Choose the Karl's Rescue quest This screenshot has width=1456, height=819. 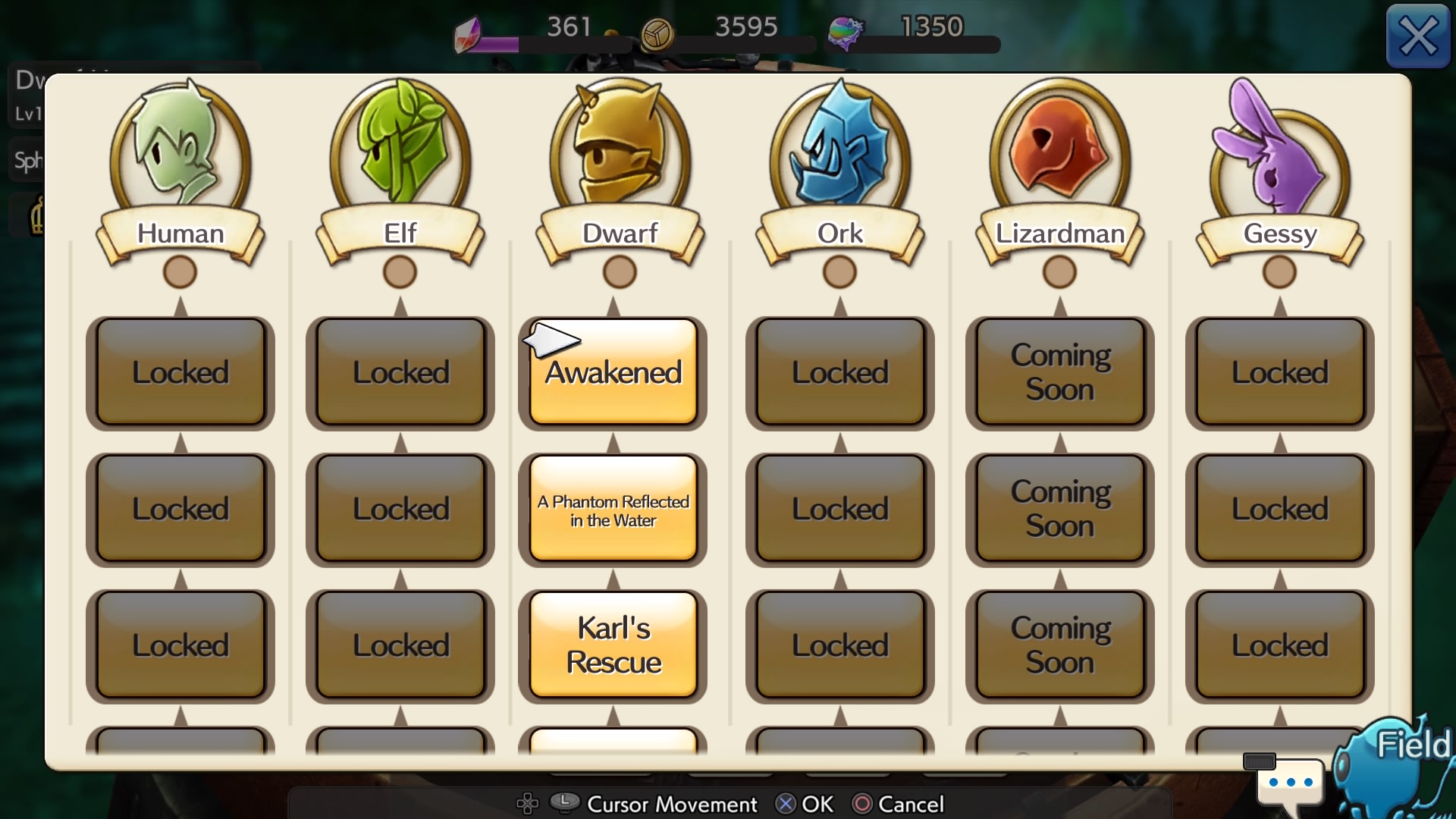click(613, 645)
